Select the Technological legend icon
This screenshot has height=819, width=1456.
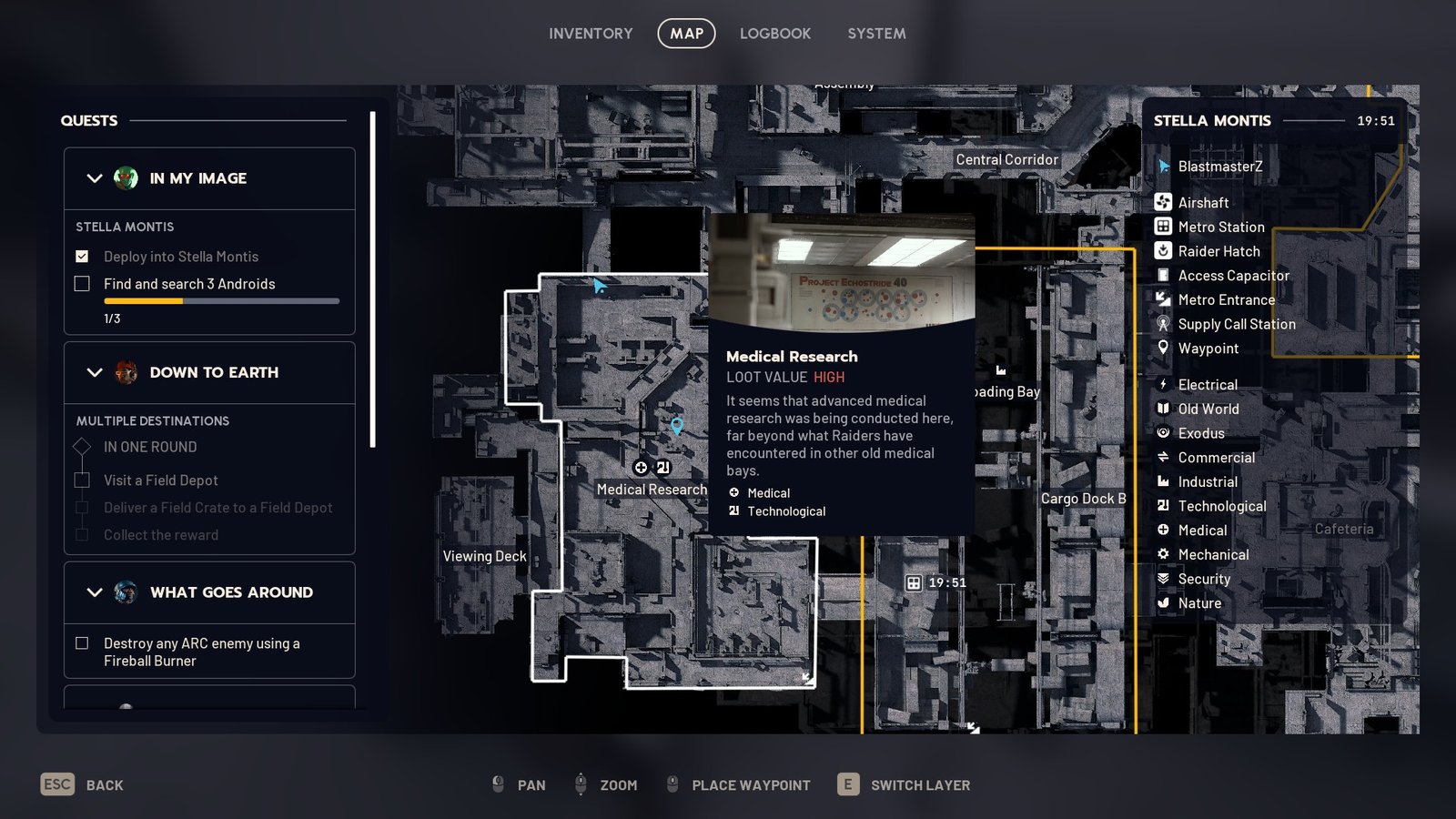click(x=1162, y=506)
